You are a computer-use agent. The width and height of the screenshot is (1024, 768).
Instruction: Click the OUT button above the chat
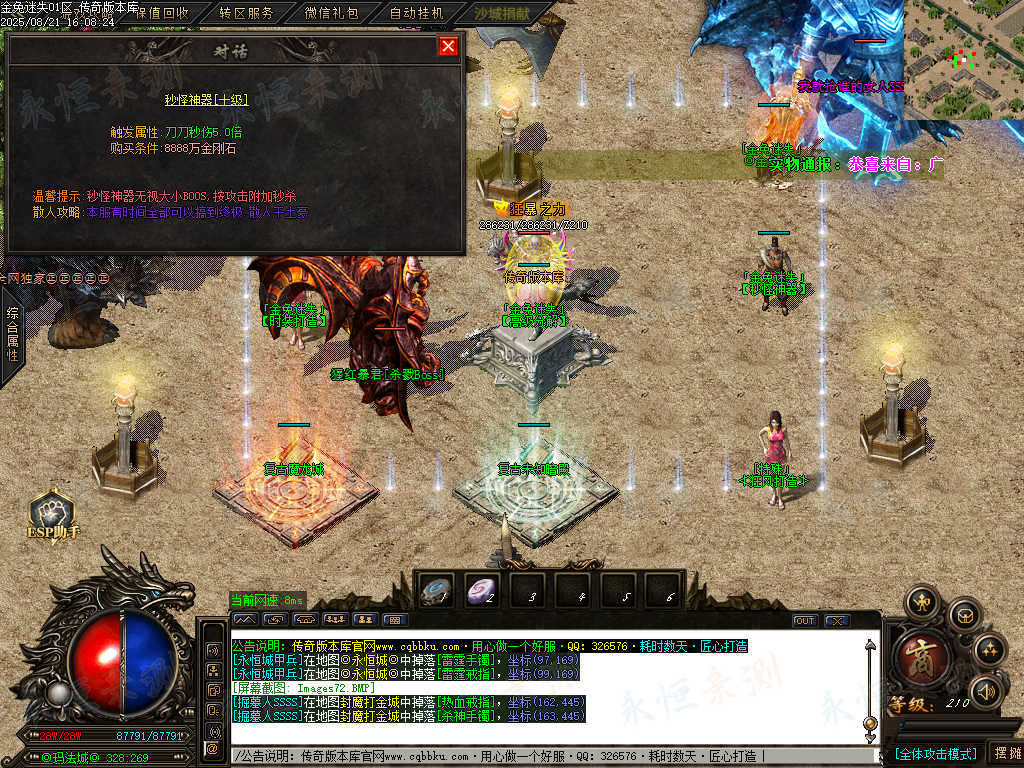pos(804,621)
